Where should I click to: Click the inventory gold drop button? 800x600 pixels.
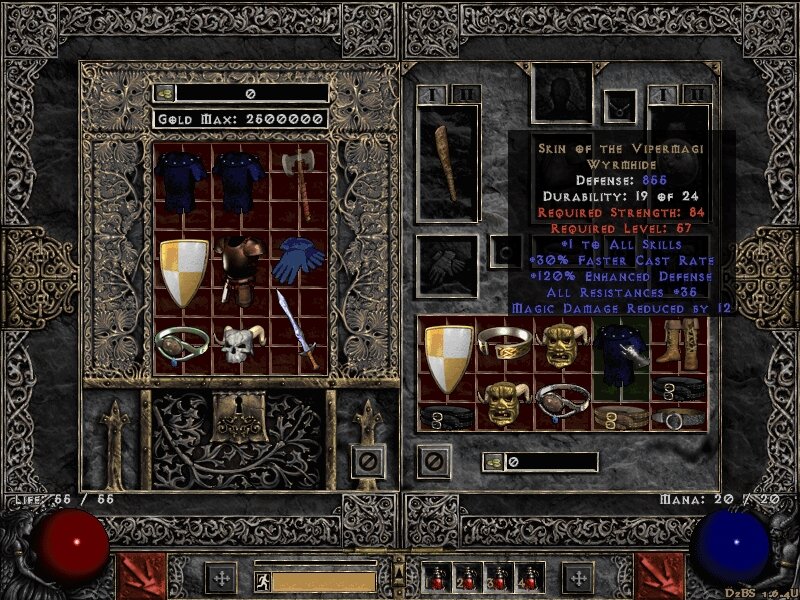pyautogui.click(x=494, y=462)
